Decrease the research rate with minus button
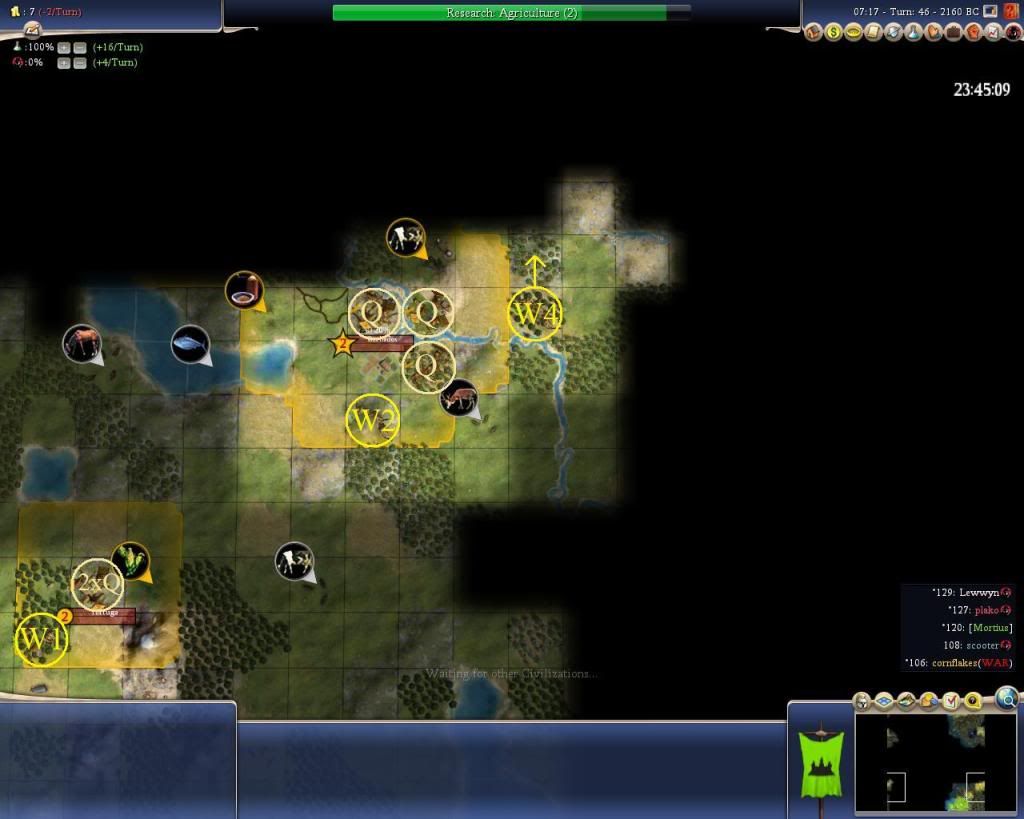1024x819 pixels. point(78,47)
